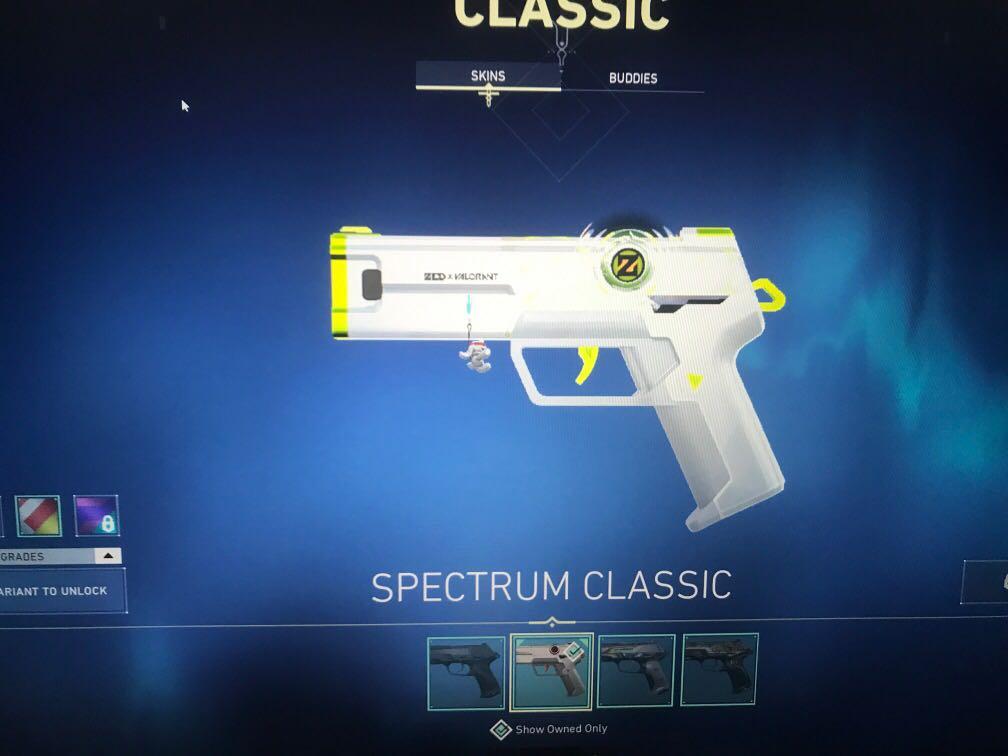Image resolution: width=1008 pixels, height=756 pixels.
Task: Collapse the upgrades dropdown arrow
Action: point(108,556)
